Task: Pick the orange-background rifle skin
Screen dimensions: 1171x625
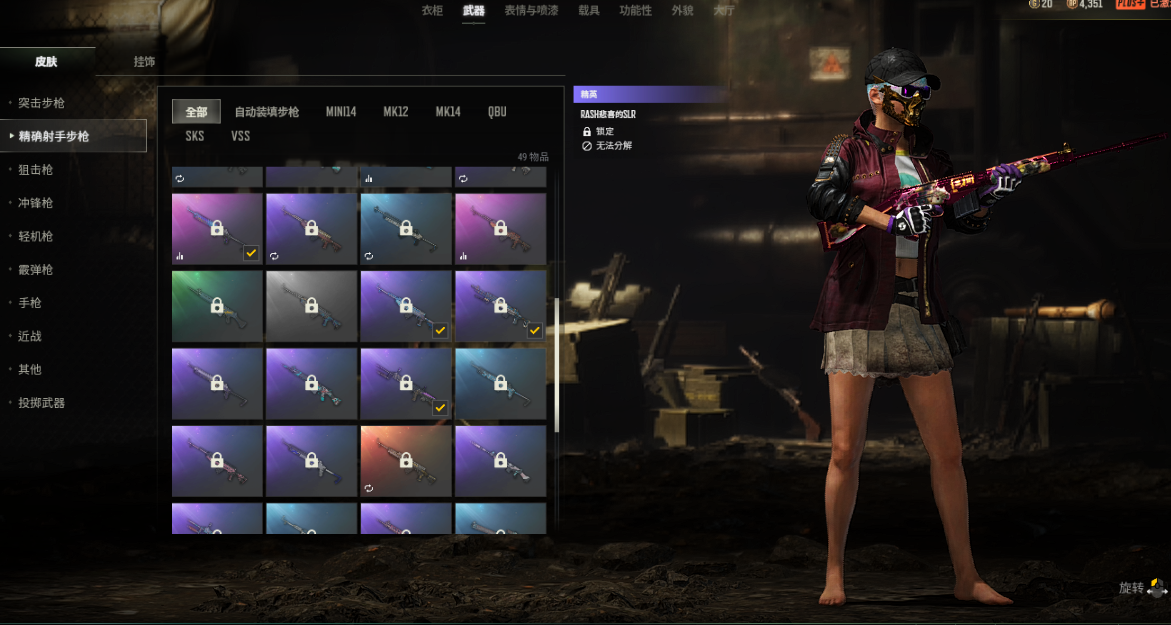Action: coord(405,461)
